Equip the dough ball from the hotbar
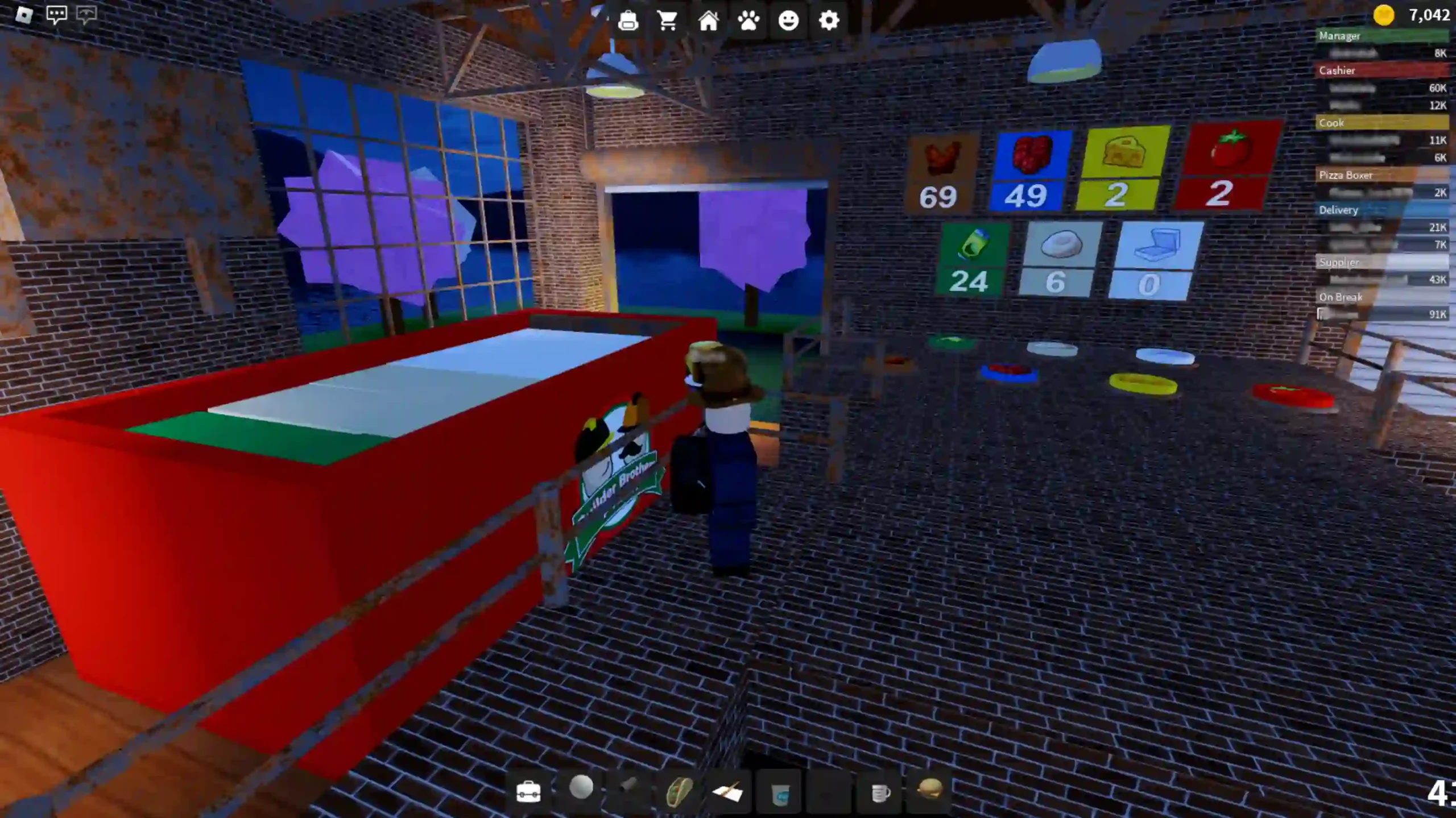 tap(582, 789)
